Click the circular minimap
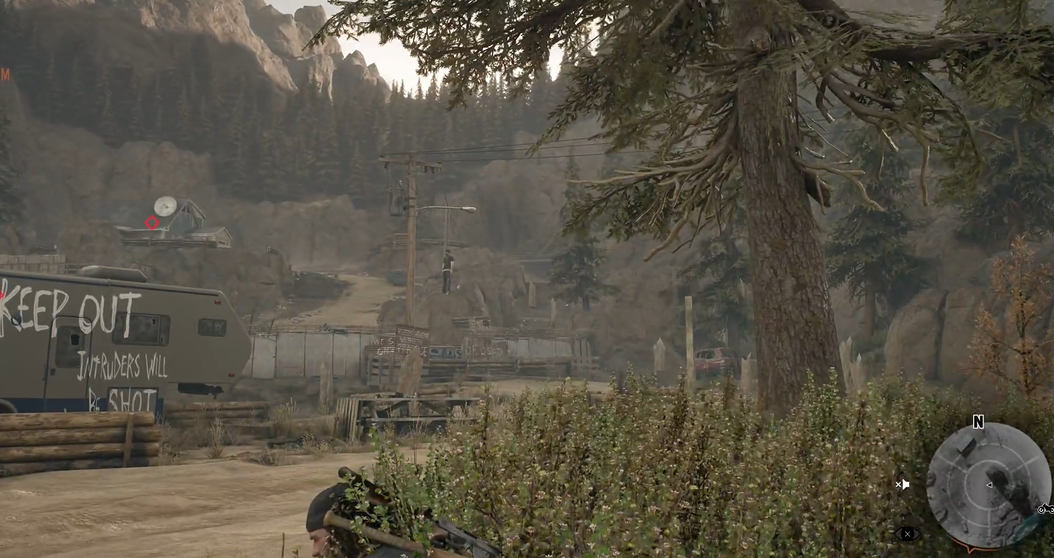The width and height of the screenshot is (1054, 558). tap(988, 486)
